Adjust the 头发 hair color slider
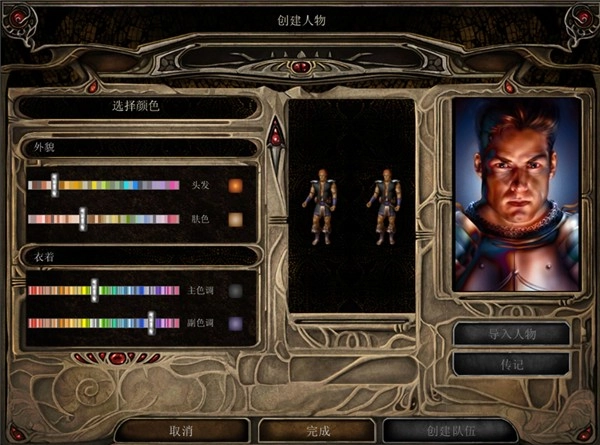The height and width of the screenshot is (445, 600). 55,185
